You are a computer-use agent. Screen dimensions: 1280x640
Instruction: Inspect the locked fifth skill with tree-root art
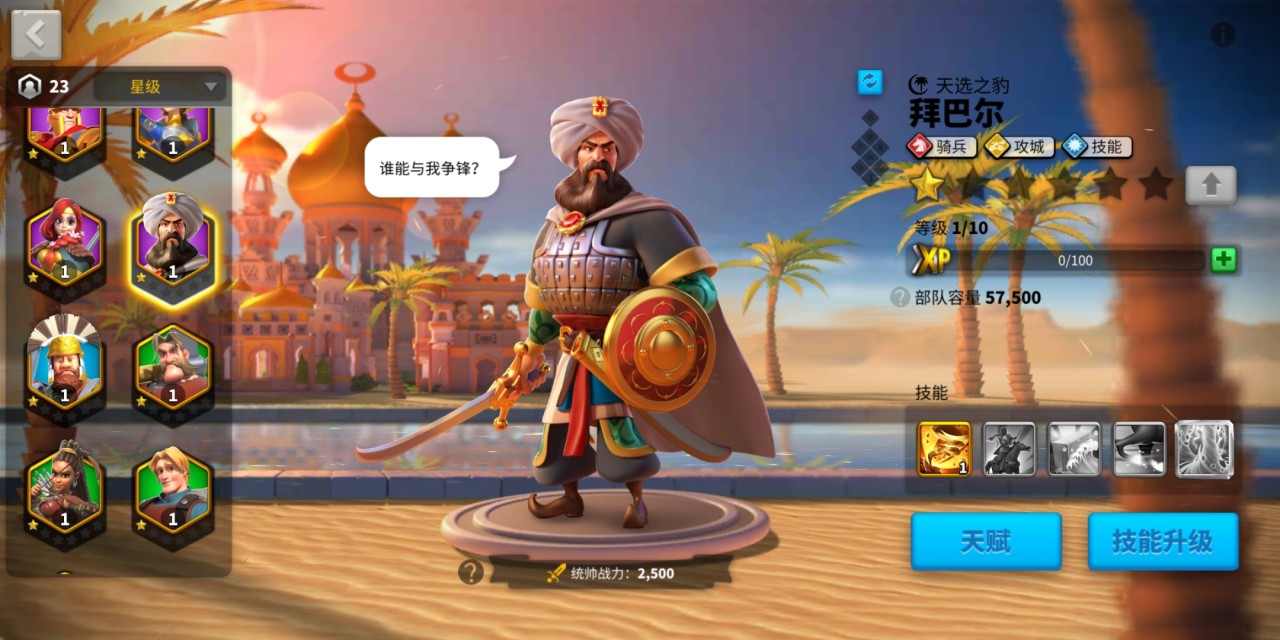[1204, 448]
